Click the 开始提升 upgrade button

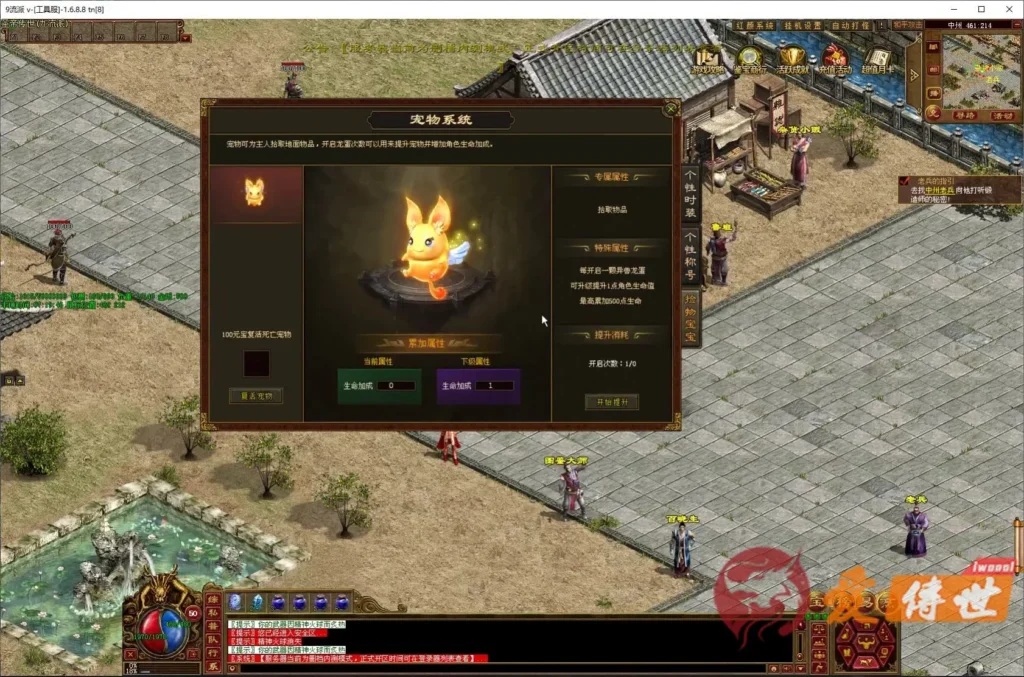click(611, 402)
